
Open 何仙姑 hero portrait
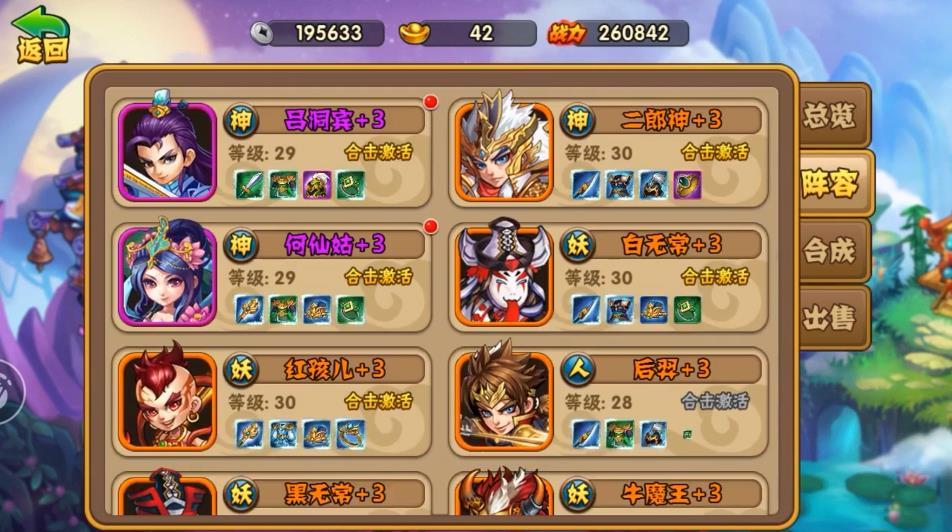[x=167, y=276]
